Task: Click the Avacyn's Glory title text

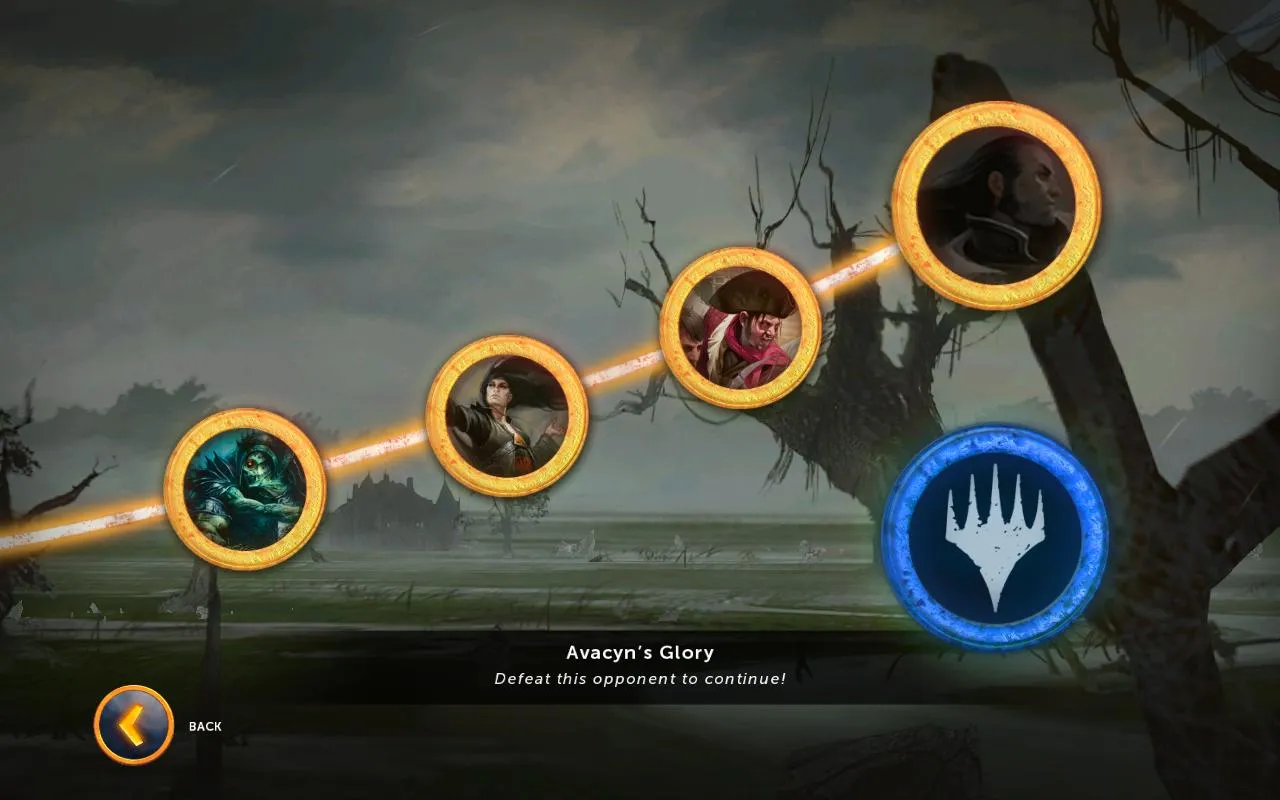Action: (x=639, y=652)
